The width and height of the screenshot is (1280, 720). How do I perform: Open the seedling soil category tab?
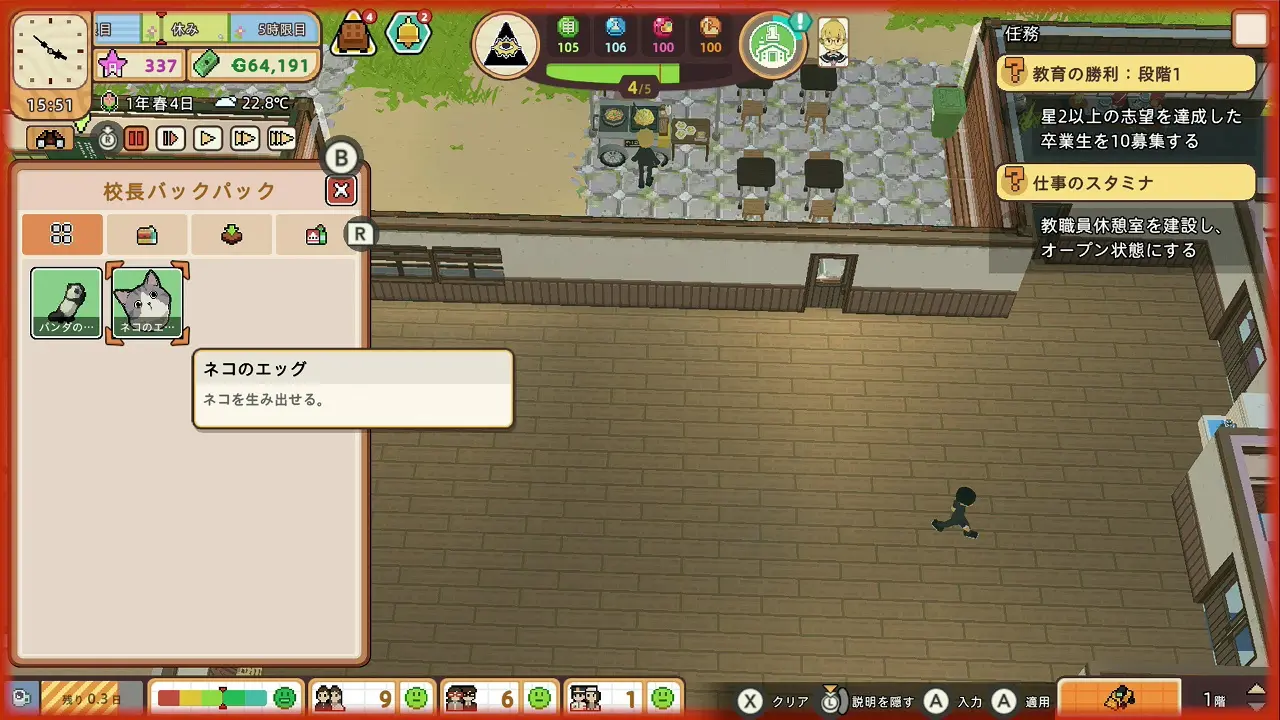point(232,235)
